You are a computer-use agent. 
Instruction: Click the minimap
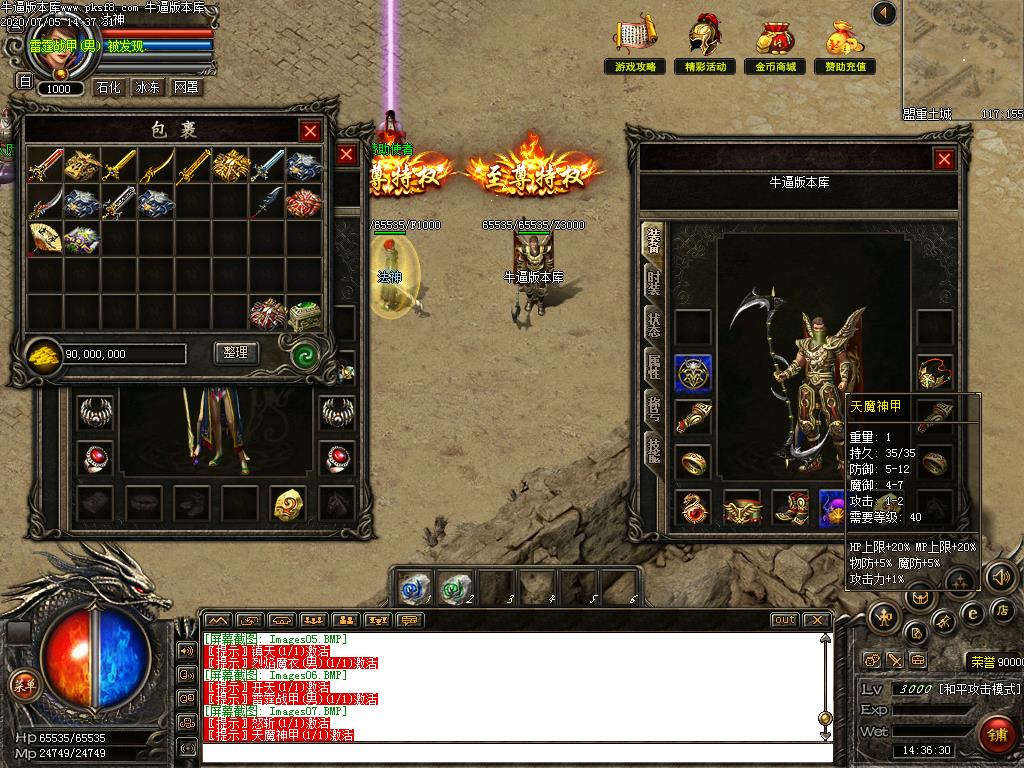coord(962,55)
